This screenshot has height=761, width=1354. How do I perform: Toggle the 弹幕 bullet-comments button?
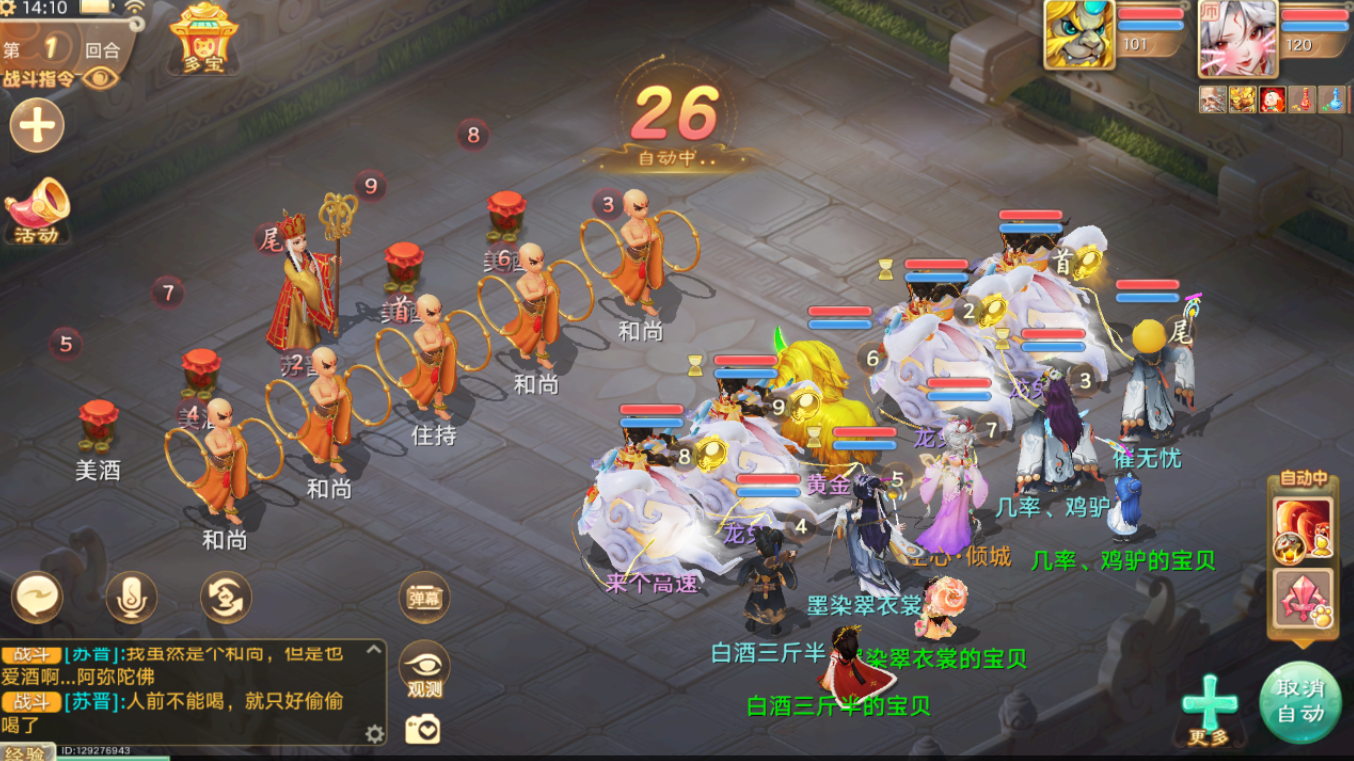click(x=424, y=598)
